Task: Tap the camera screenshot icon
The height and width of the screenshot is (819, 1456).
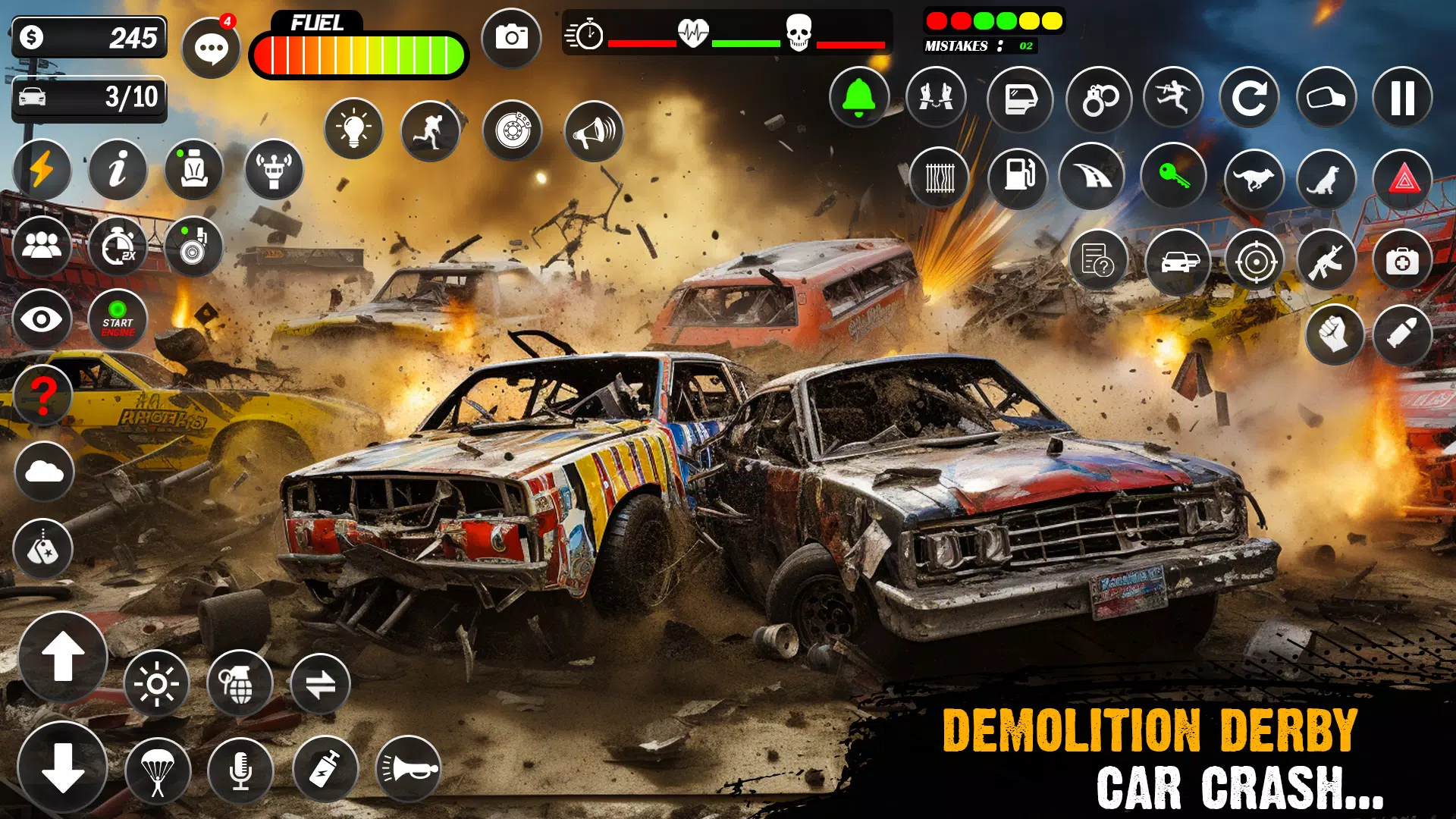Action: click(512, 37)
